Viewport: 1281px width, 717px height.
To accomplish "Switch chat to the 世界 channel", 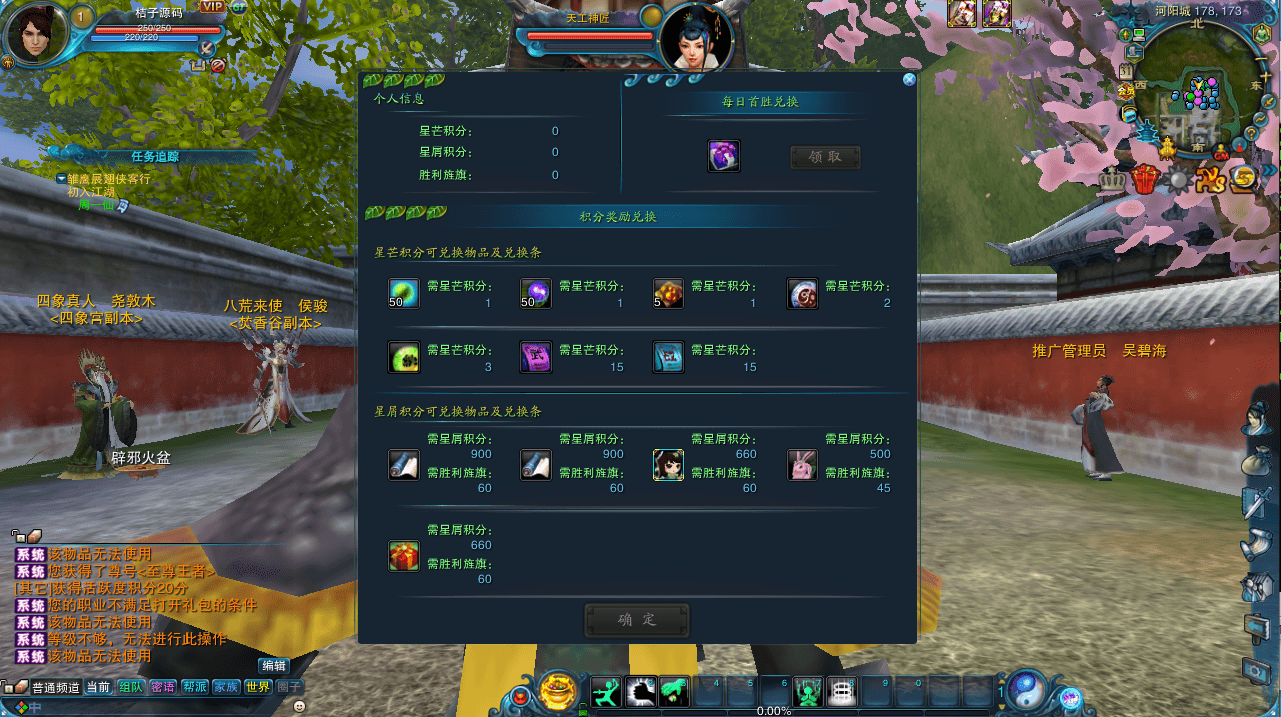I will pyautogui.click(x=258, y=687).
